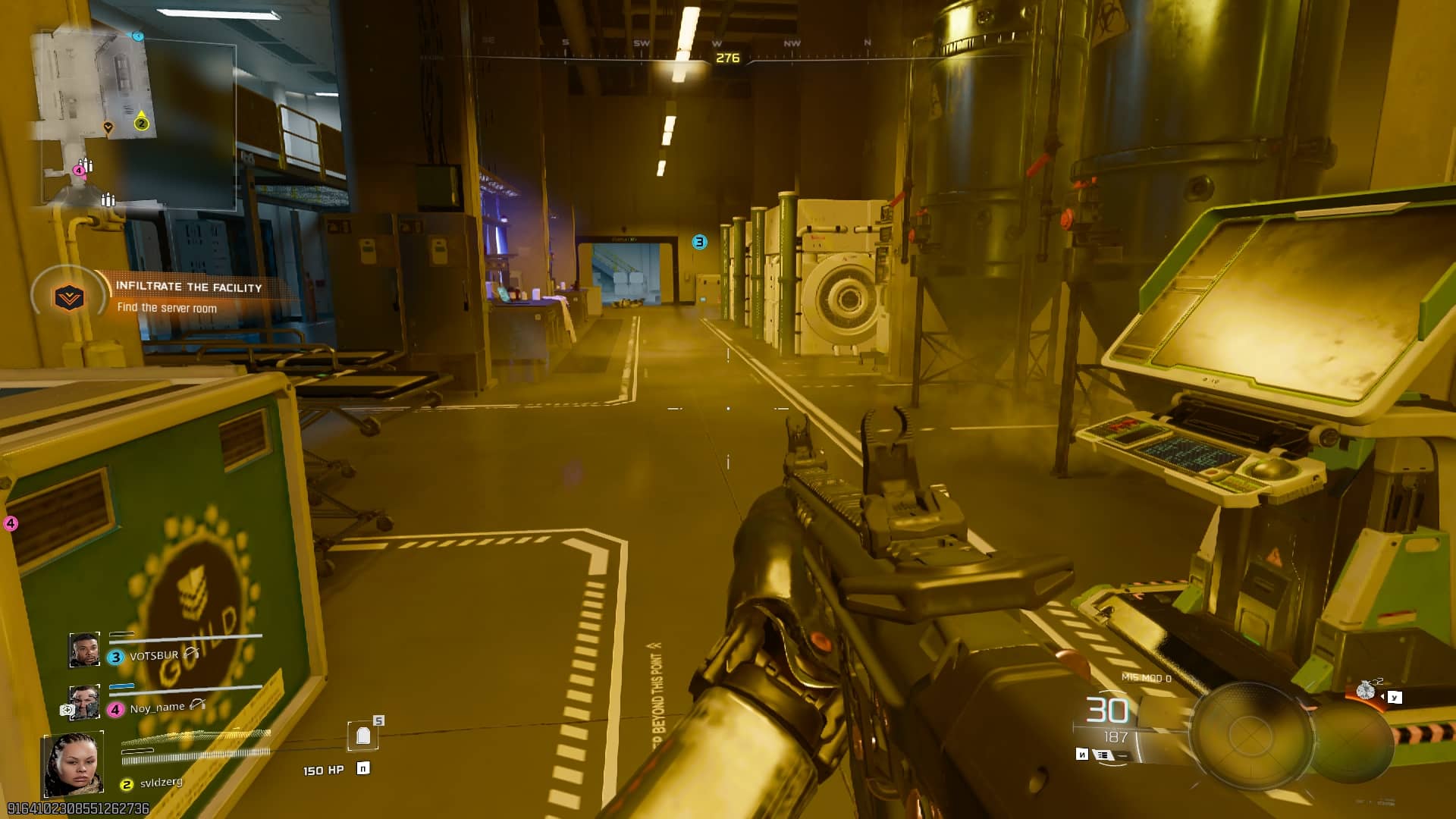Select the yellow player 2 minimap marker
This screenshot has height=819, width=1456.
(141, 123)
